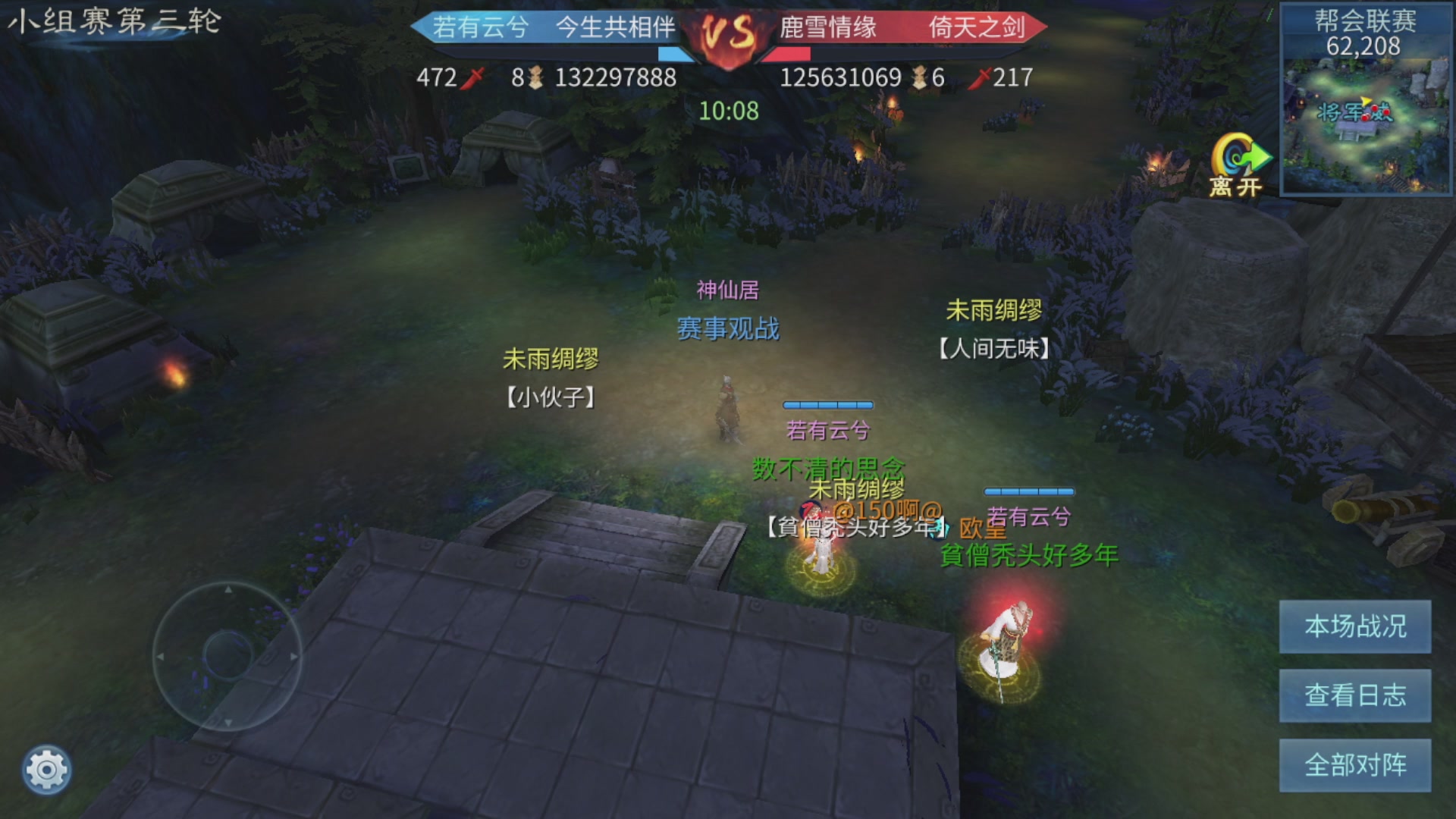The height and width of the screenshot is (819, 1456).
Task: Open 查看日志 log viewer
Action: click(x=1354, y=697)
